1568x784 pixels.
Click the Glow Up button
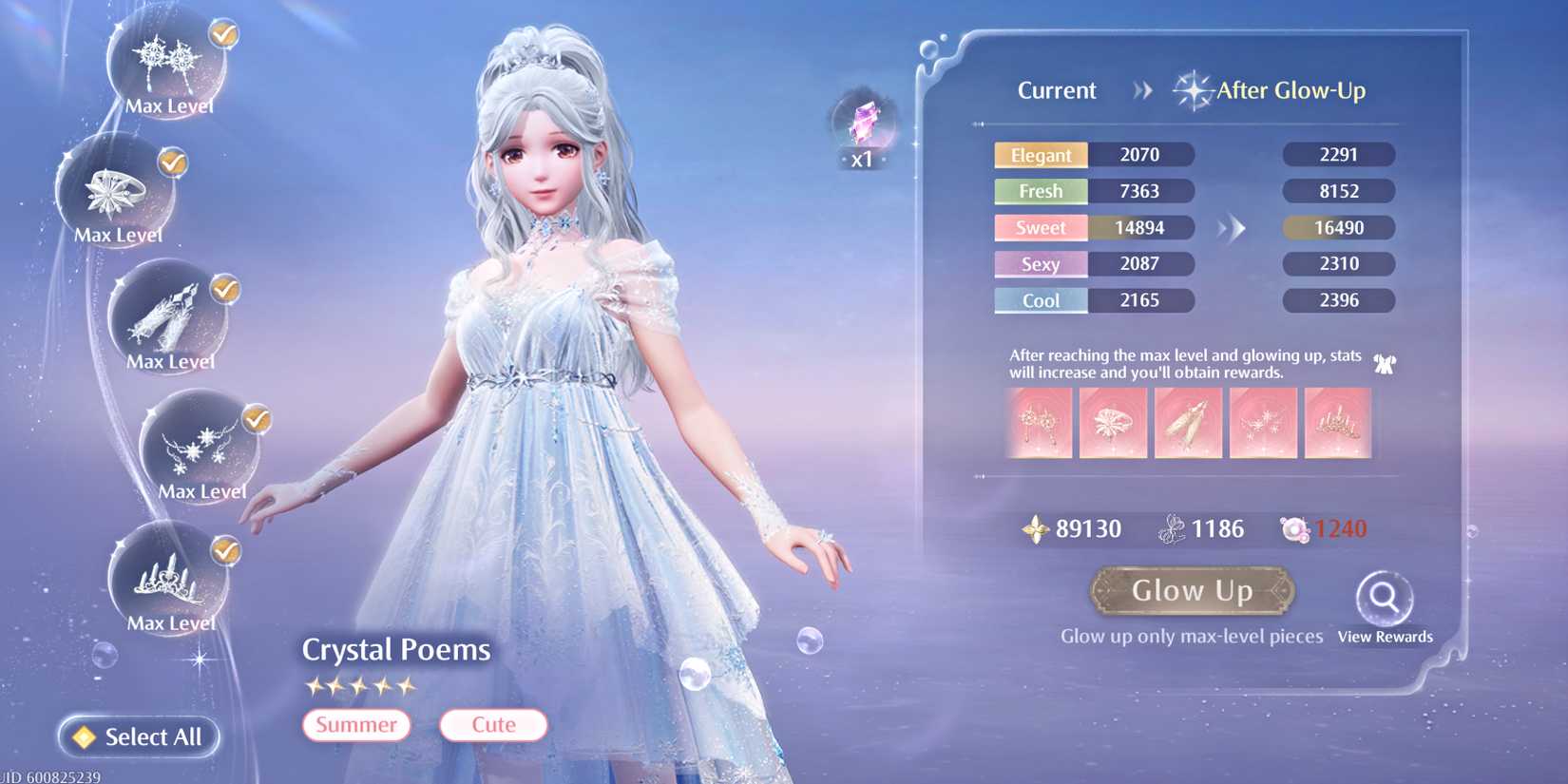(1192, 591)
